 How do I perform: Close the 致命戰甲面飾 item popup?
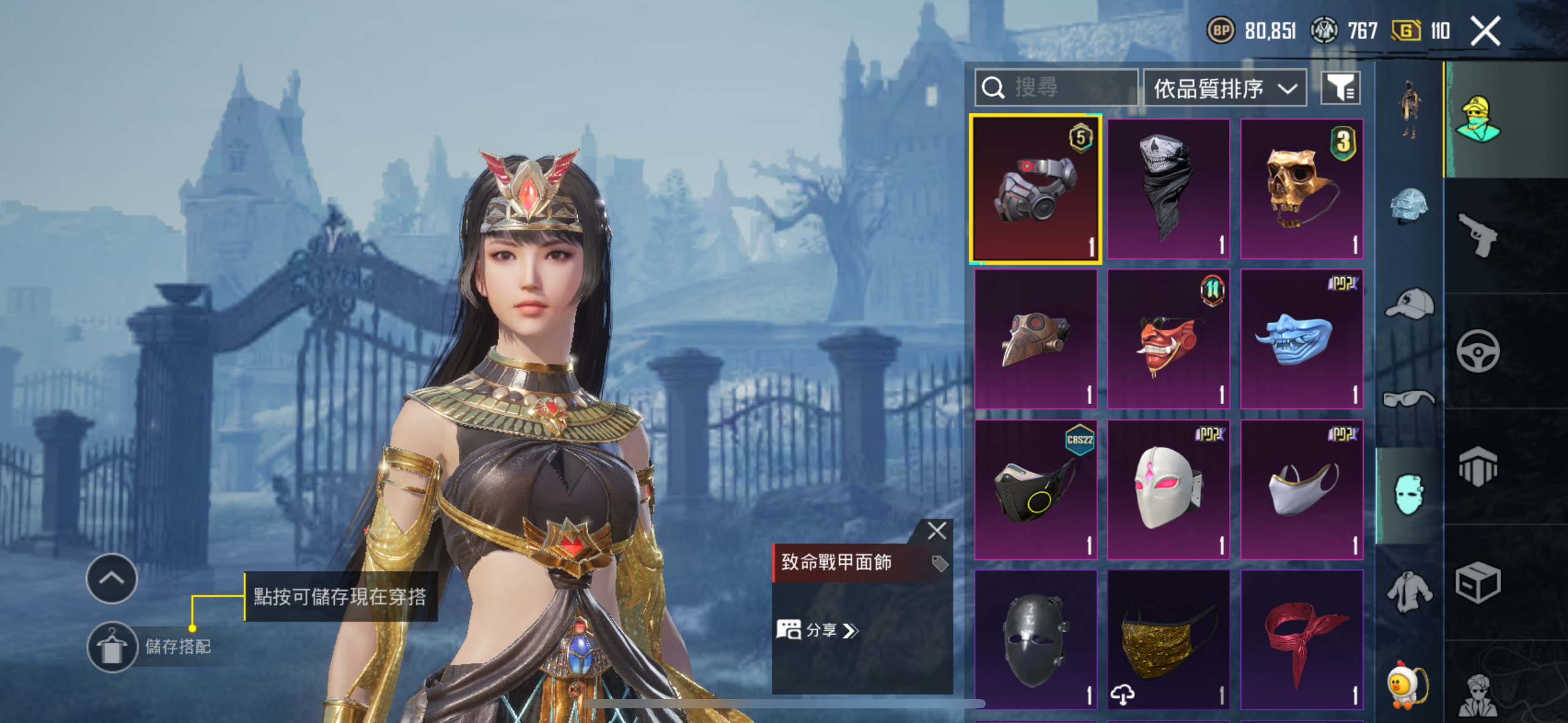936,530
